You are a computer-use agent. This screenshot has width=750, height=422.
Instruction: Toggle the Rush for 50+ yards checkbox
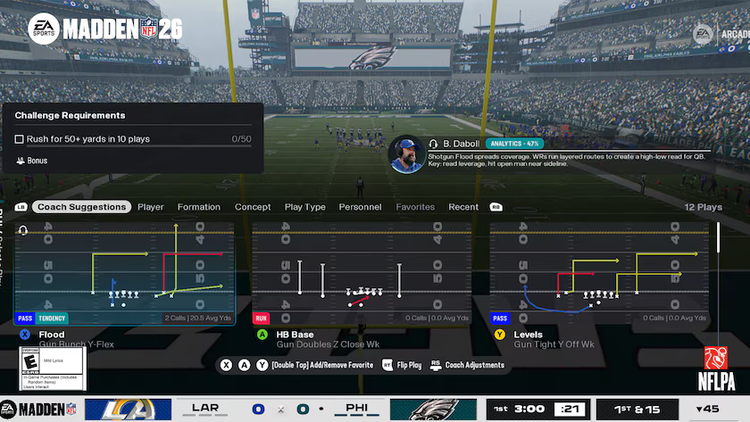[x=19, y=139]
